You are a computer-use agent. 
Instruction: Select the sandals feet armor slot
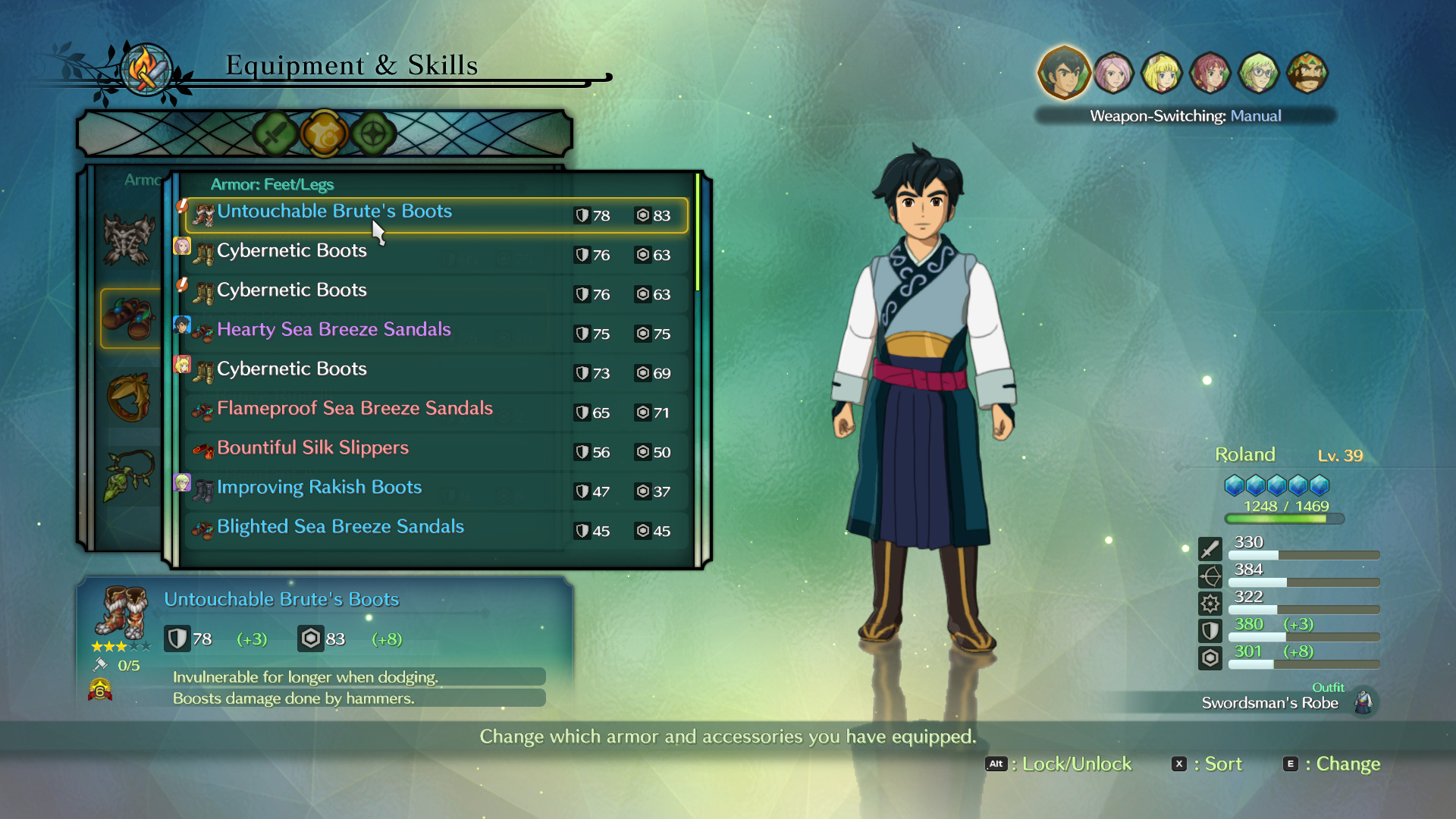pyautogui.click(x=129, y=318)
